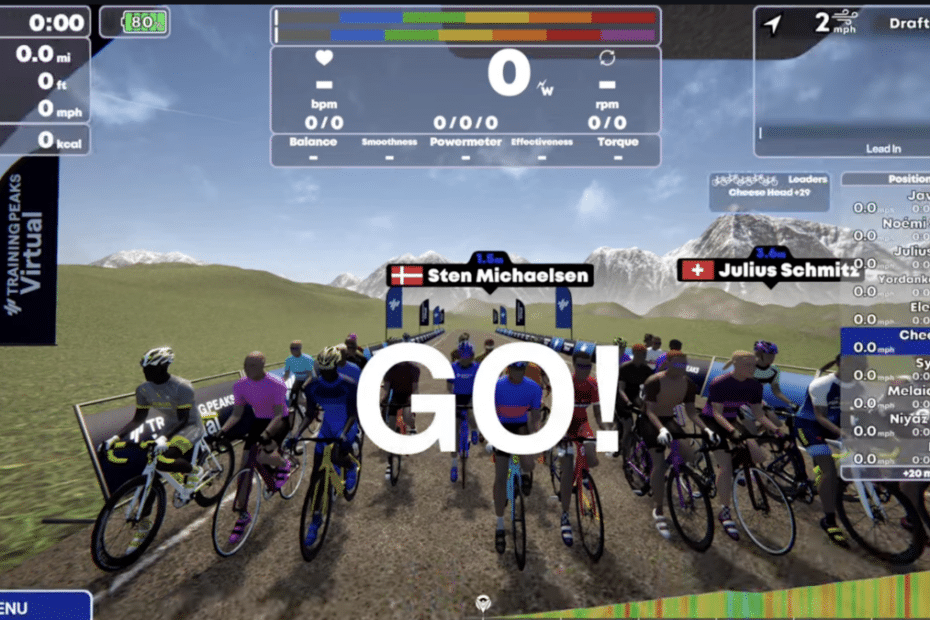Select Julius Schmitz's rider name tag
Image resolution: width=930 pixels, height=620 pixels.
tap(768, 269)
